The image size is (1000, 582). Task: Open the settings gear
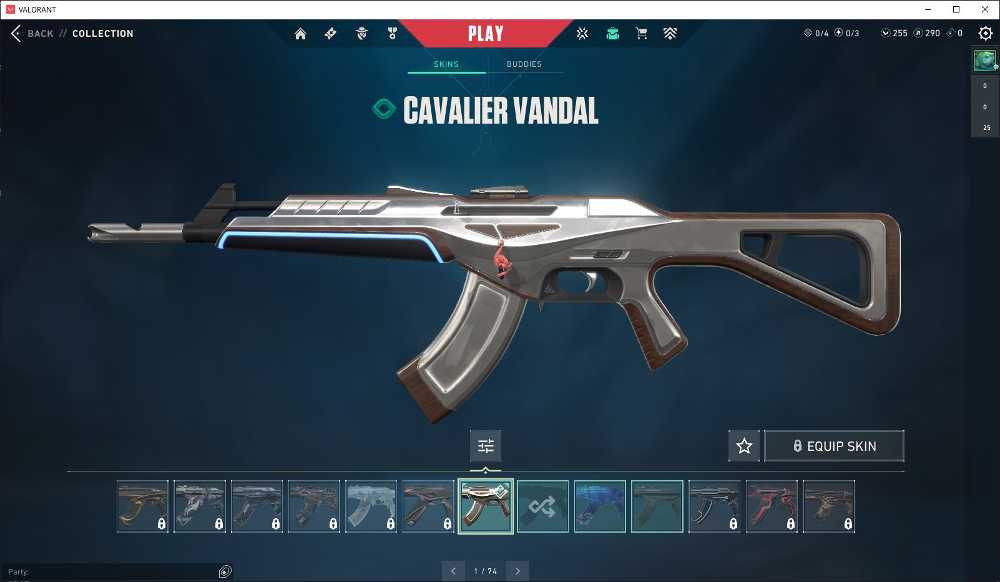(x=985, y=33)
